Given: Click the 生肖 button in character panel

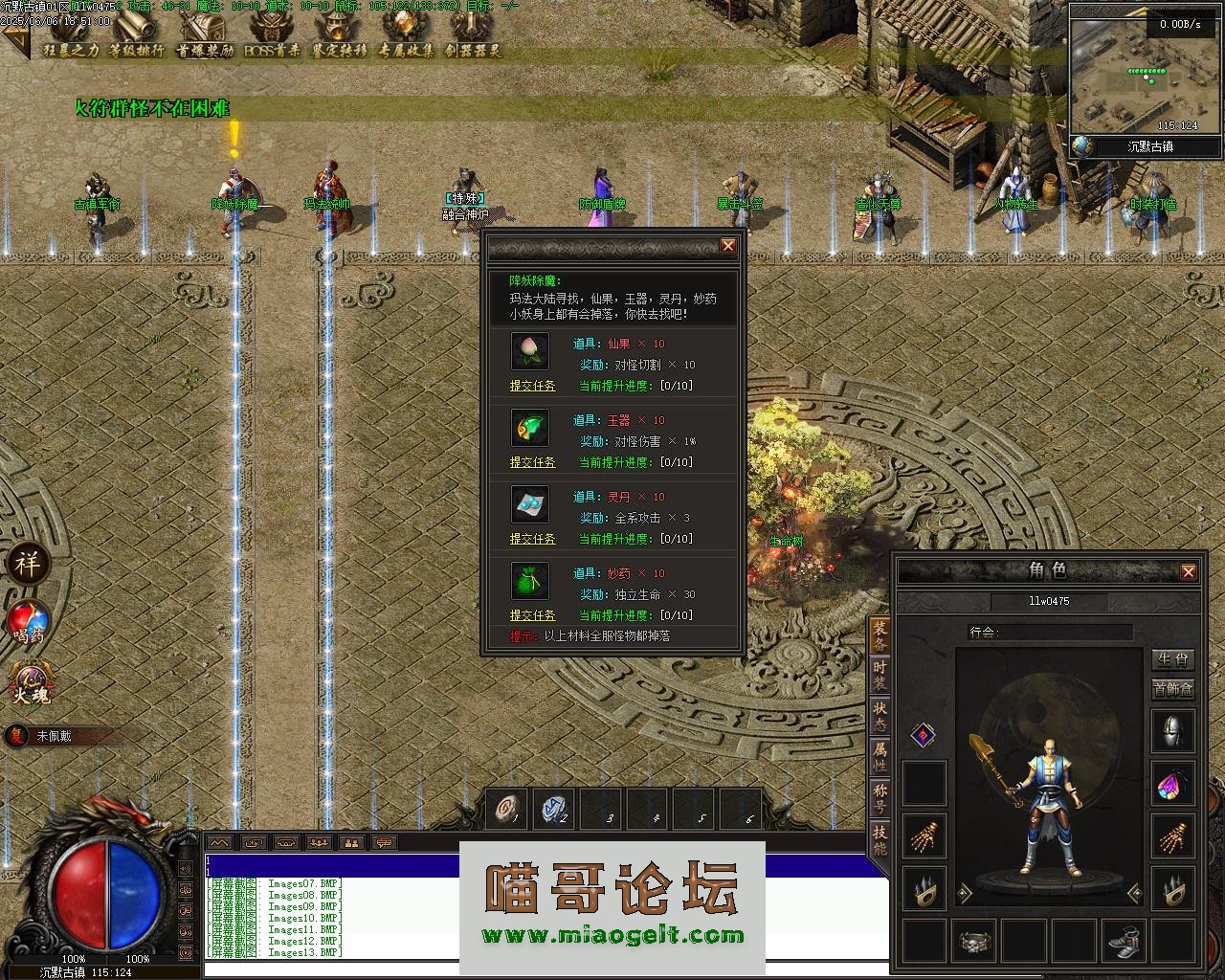Looking at the screenshot, I should 1172,659.
